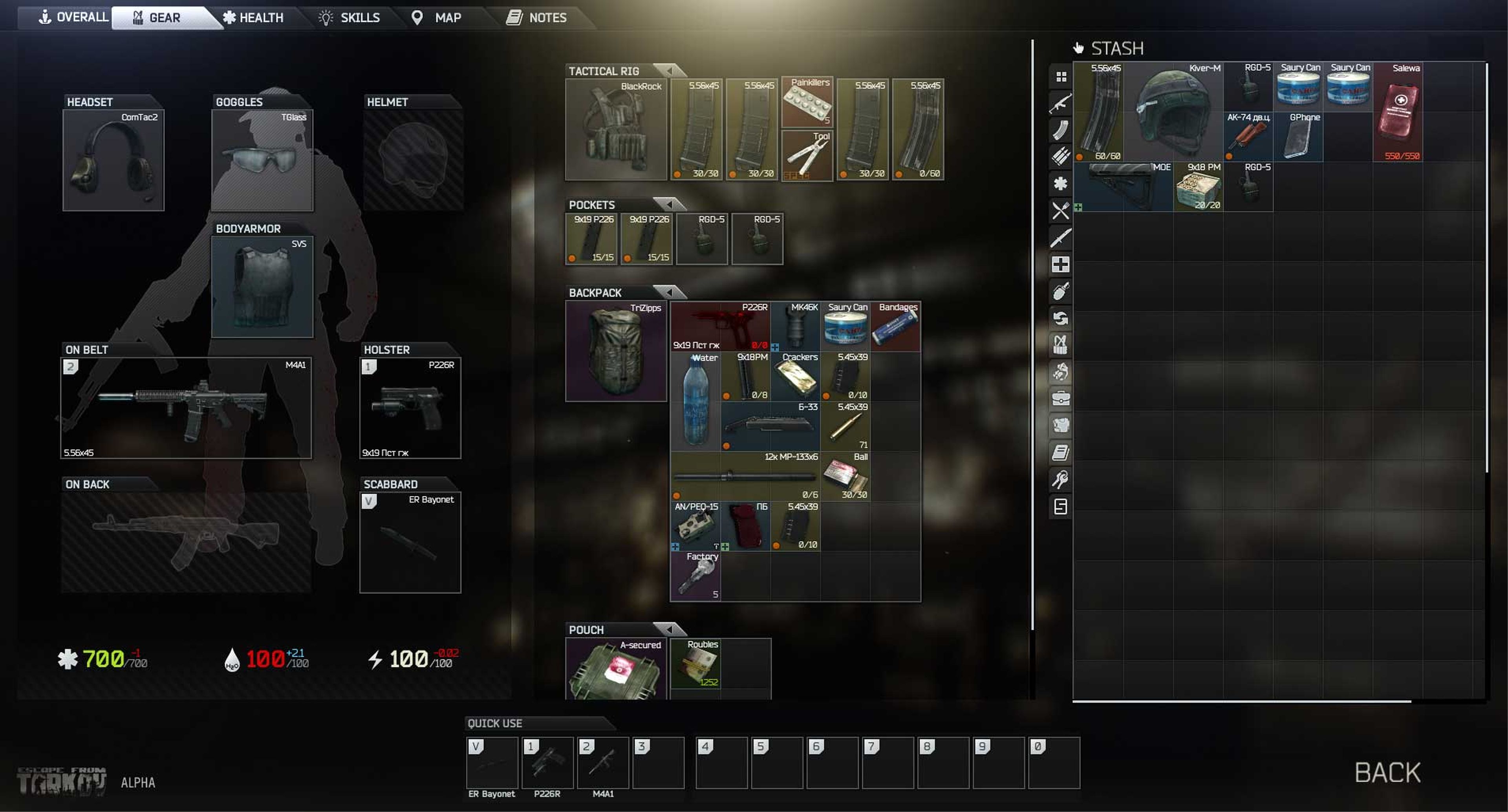Filter stash by info items book icon
This screenshot has height=812, width=1508.
coord(1061,453)
